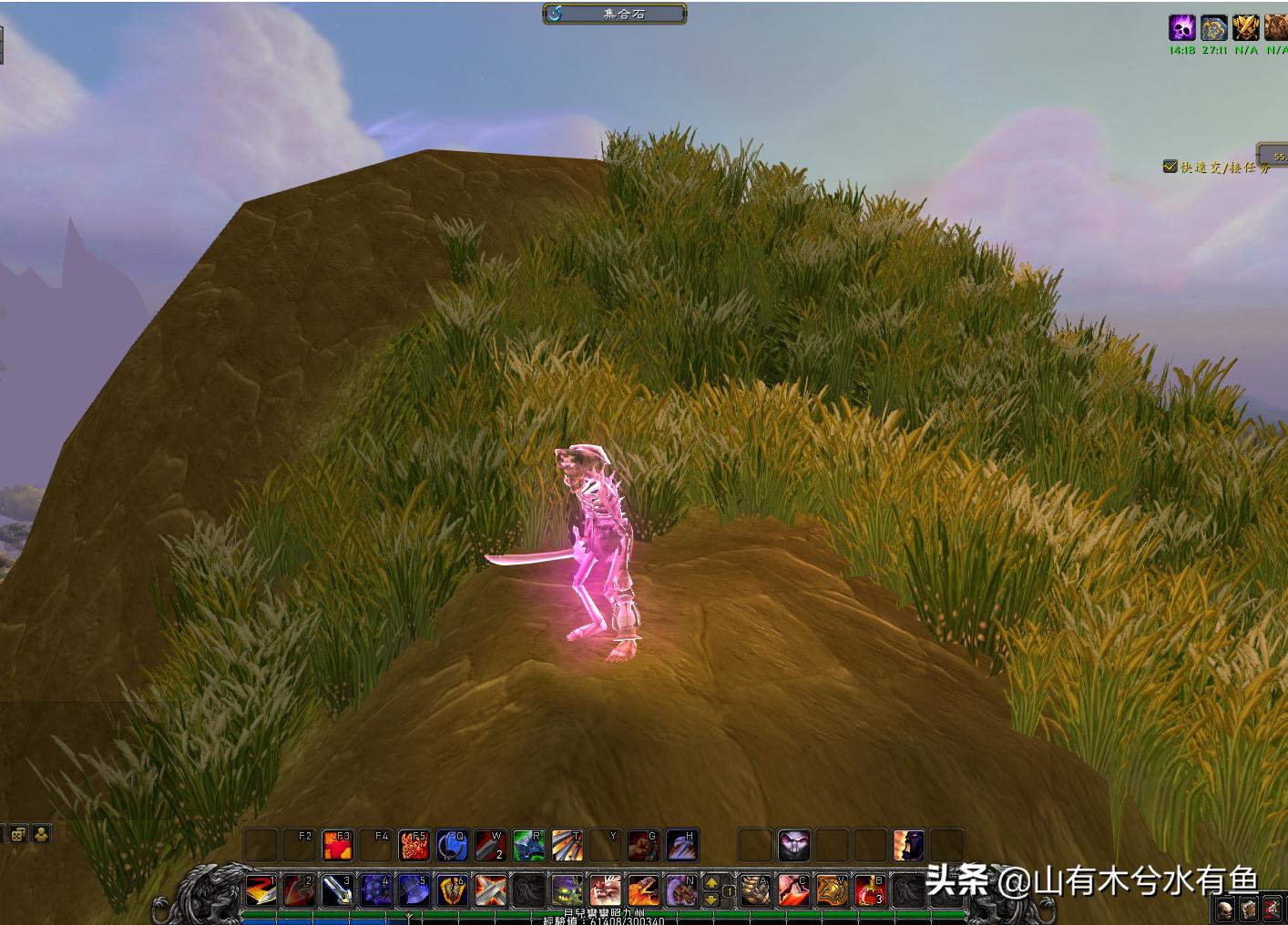Toggle the 快速交/接任务 checkbox
Viewport: 1288px width, 925px height.
point(1170,167)
